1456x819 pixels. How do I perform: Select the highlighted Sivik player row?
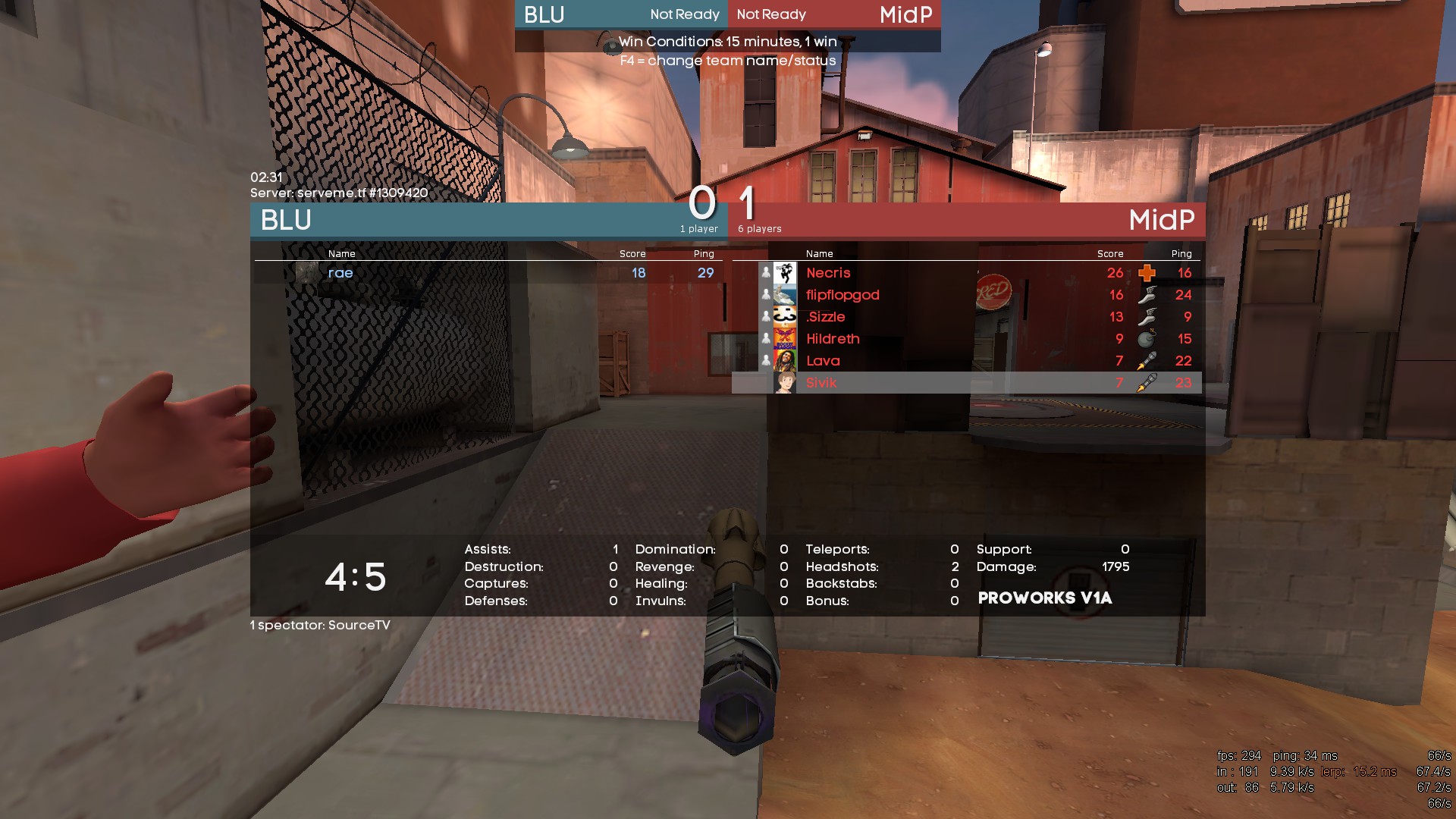click(821, 383)
